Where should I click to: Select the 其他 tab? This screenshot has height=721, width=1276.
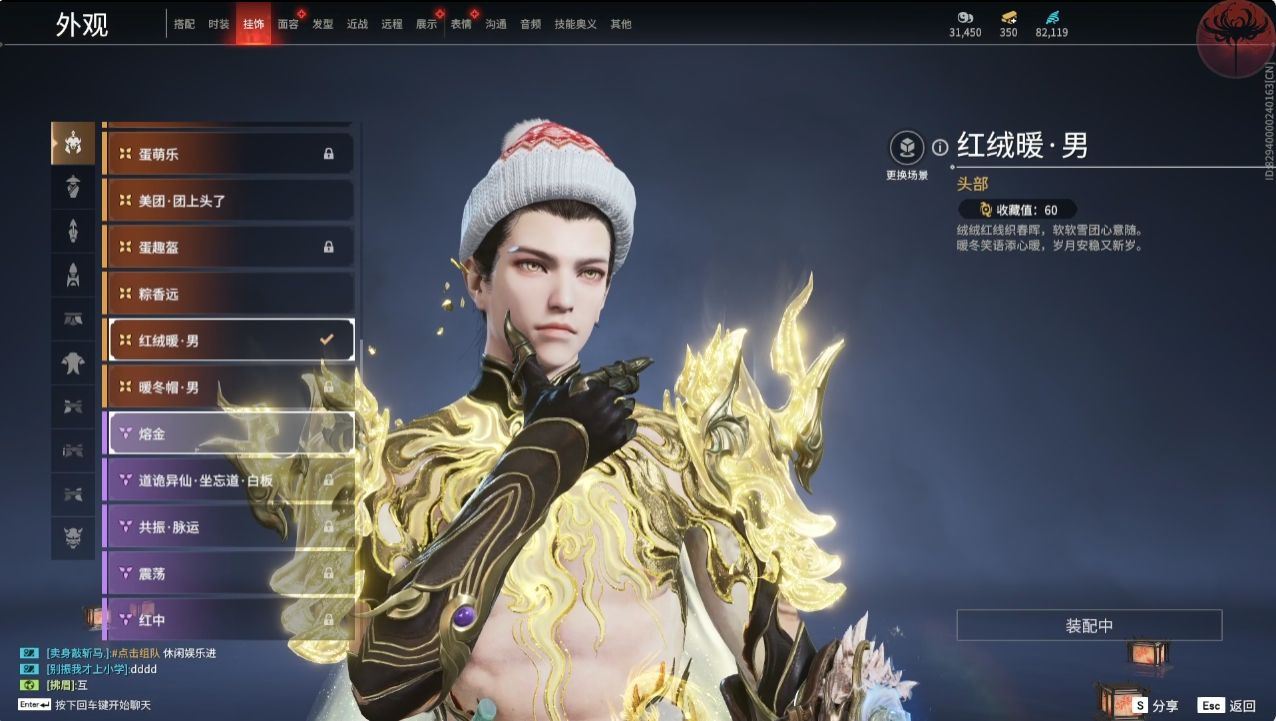[x=621, y=24]
